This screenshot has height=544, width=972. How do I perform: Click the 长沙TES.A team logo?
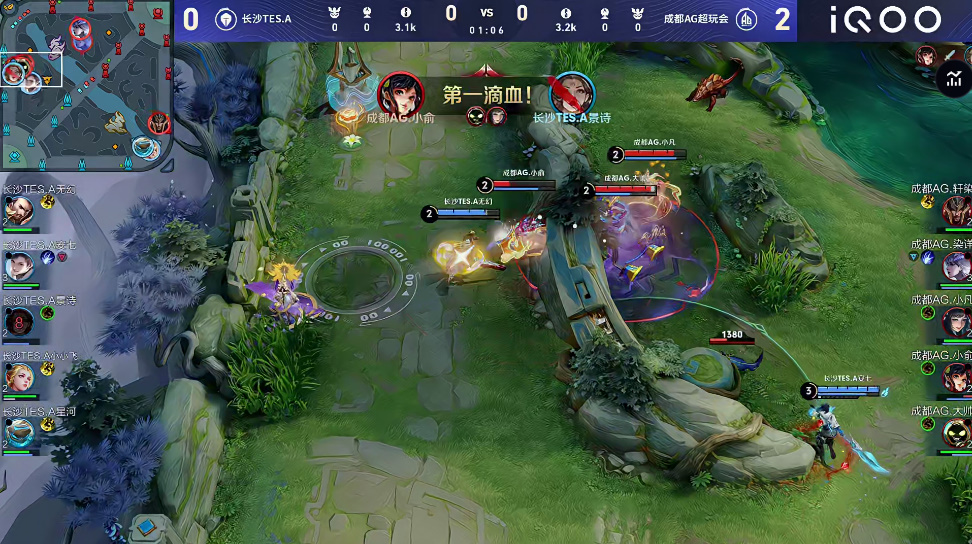coord(226,19)
